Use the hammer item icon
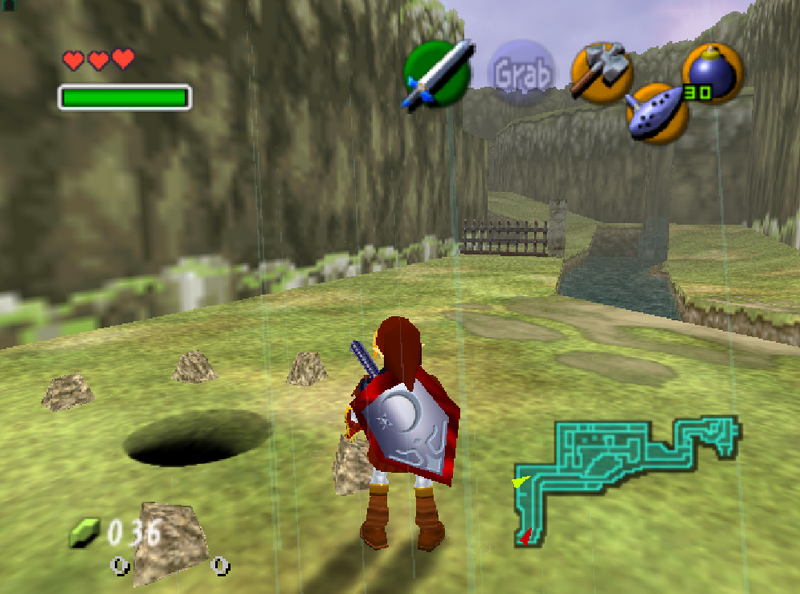This screenshot has width=800, height=594. pyautogui.click(x=599, y=71)
